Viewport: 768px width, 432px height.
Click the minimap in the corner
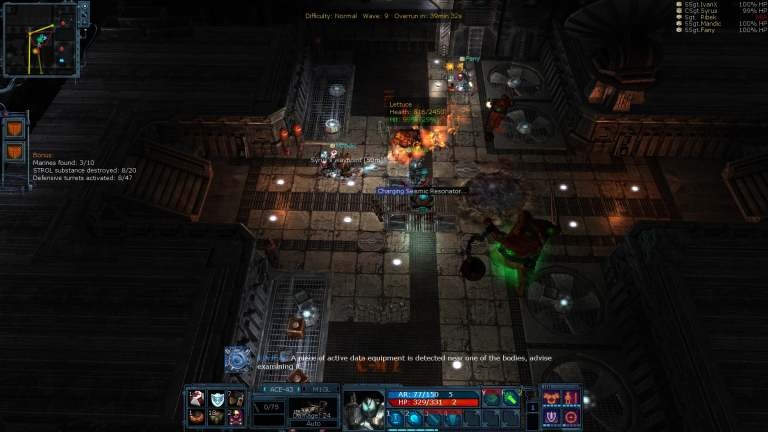40,39
